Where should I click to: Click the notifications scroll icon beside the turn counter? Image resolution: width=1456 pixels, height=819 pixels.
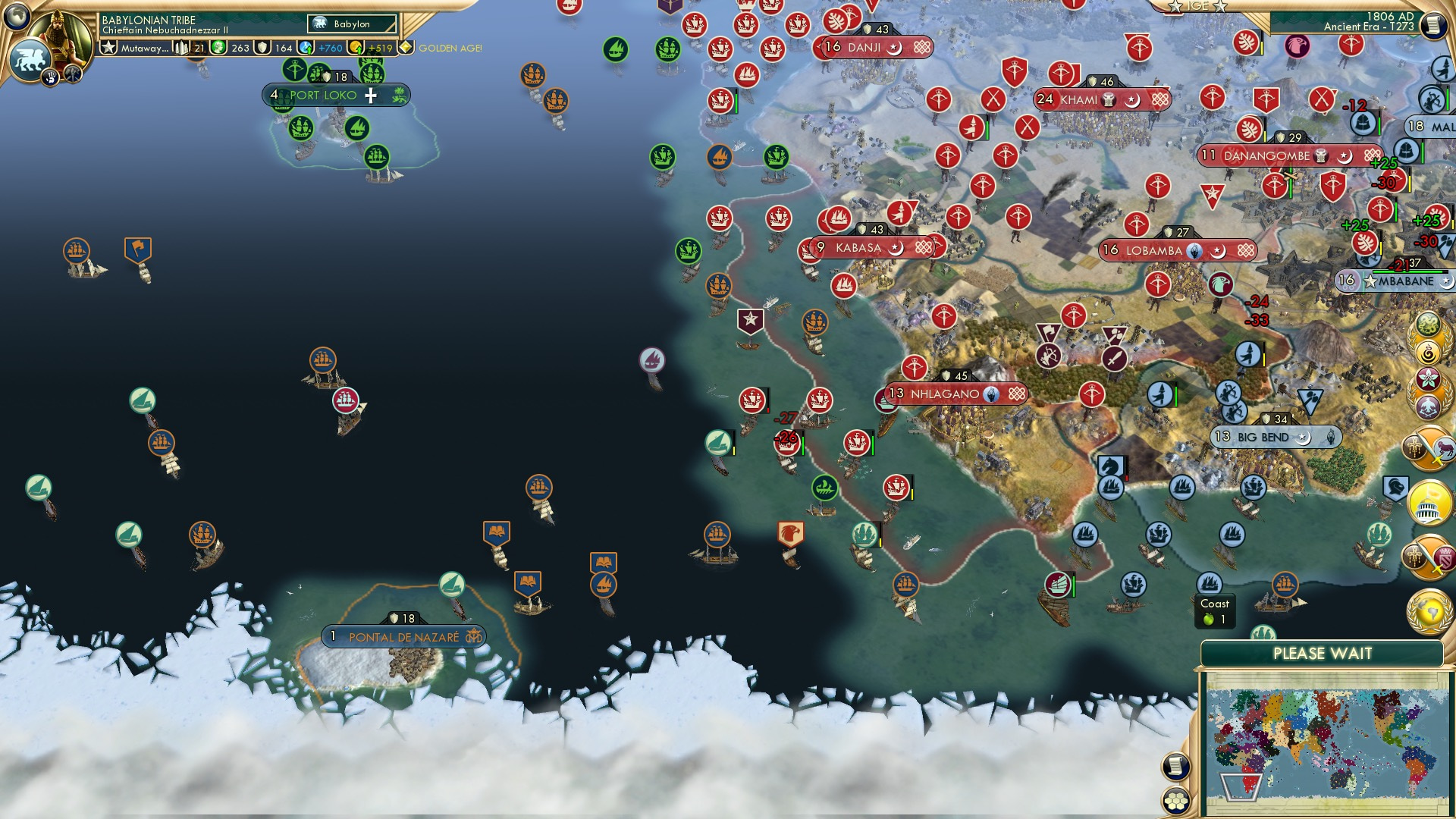[x=1433, y=24]
